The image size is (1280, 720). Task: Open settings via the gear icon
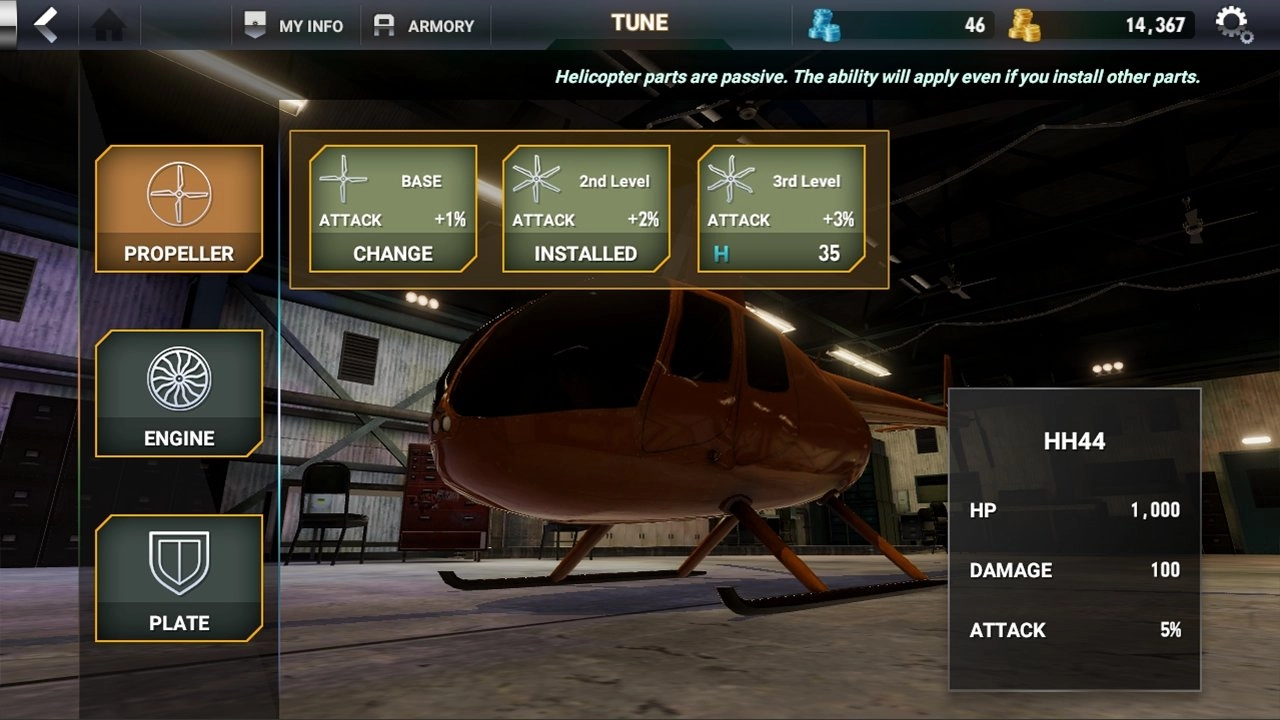coord(1234,25)
